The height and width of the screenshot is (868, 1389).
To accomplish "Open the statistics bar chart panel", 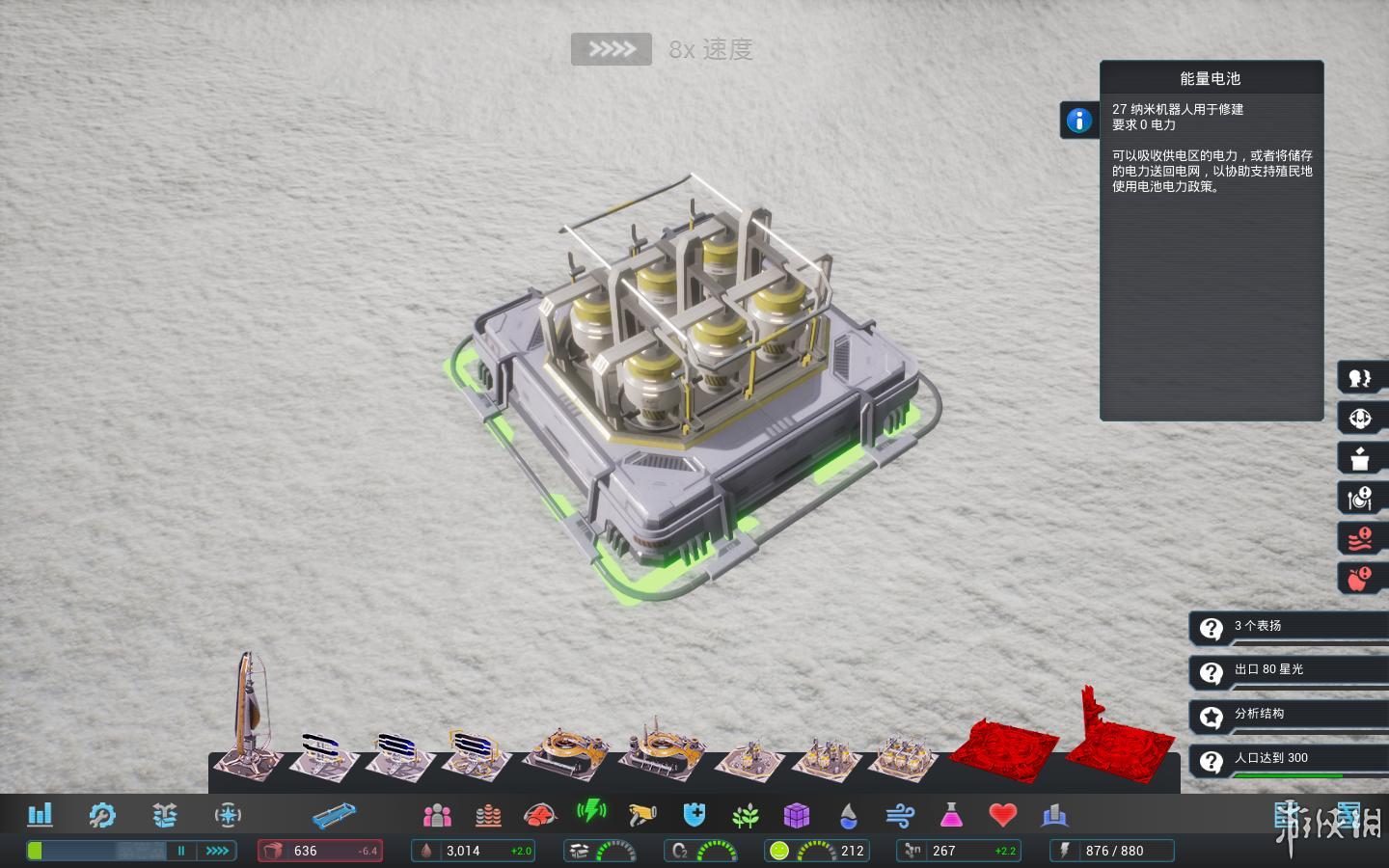I will click(41, 815).
